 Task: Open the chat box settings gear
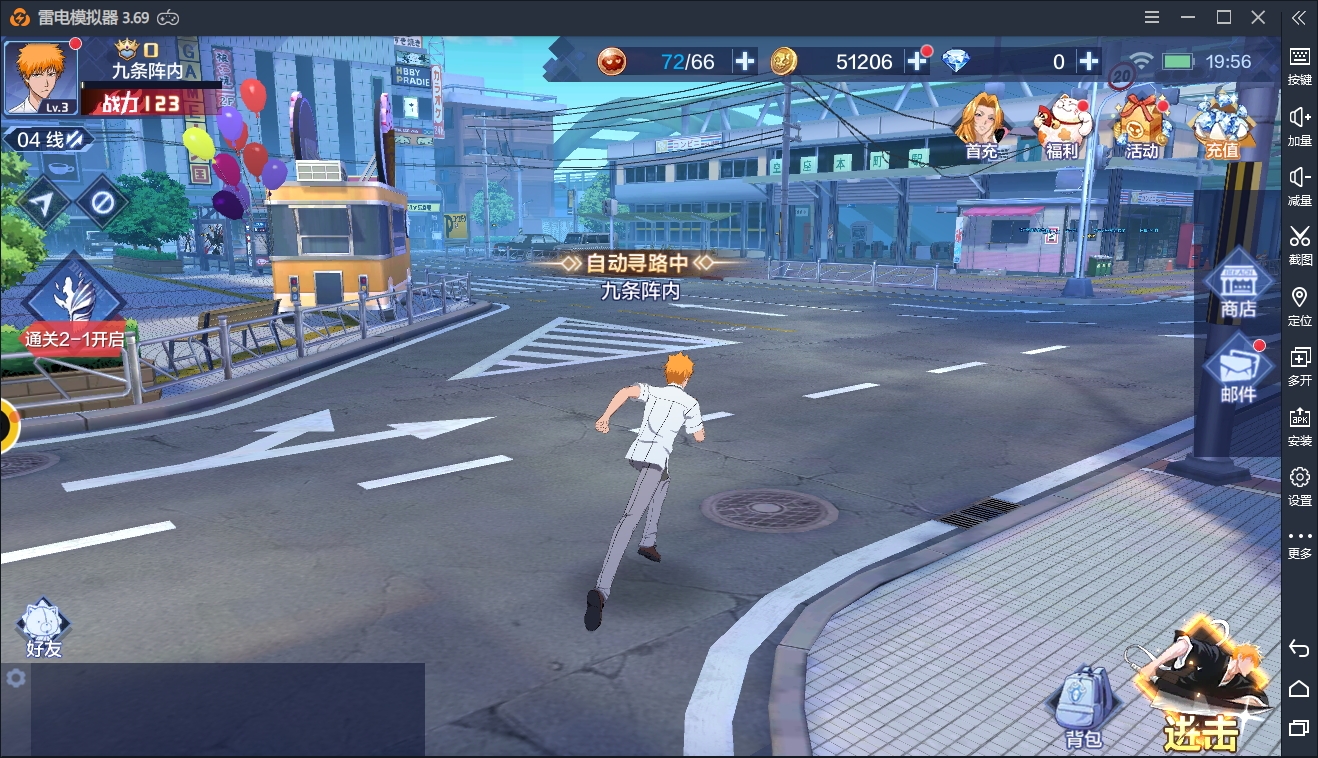point(15,678)
